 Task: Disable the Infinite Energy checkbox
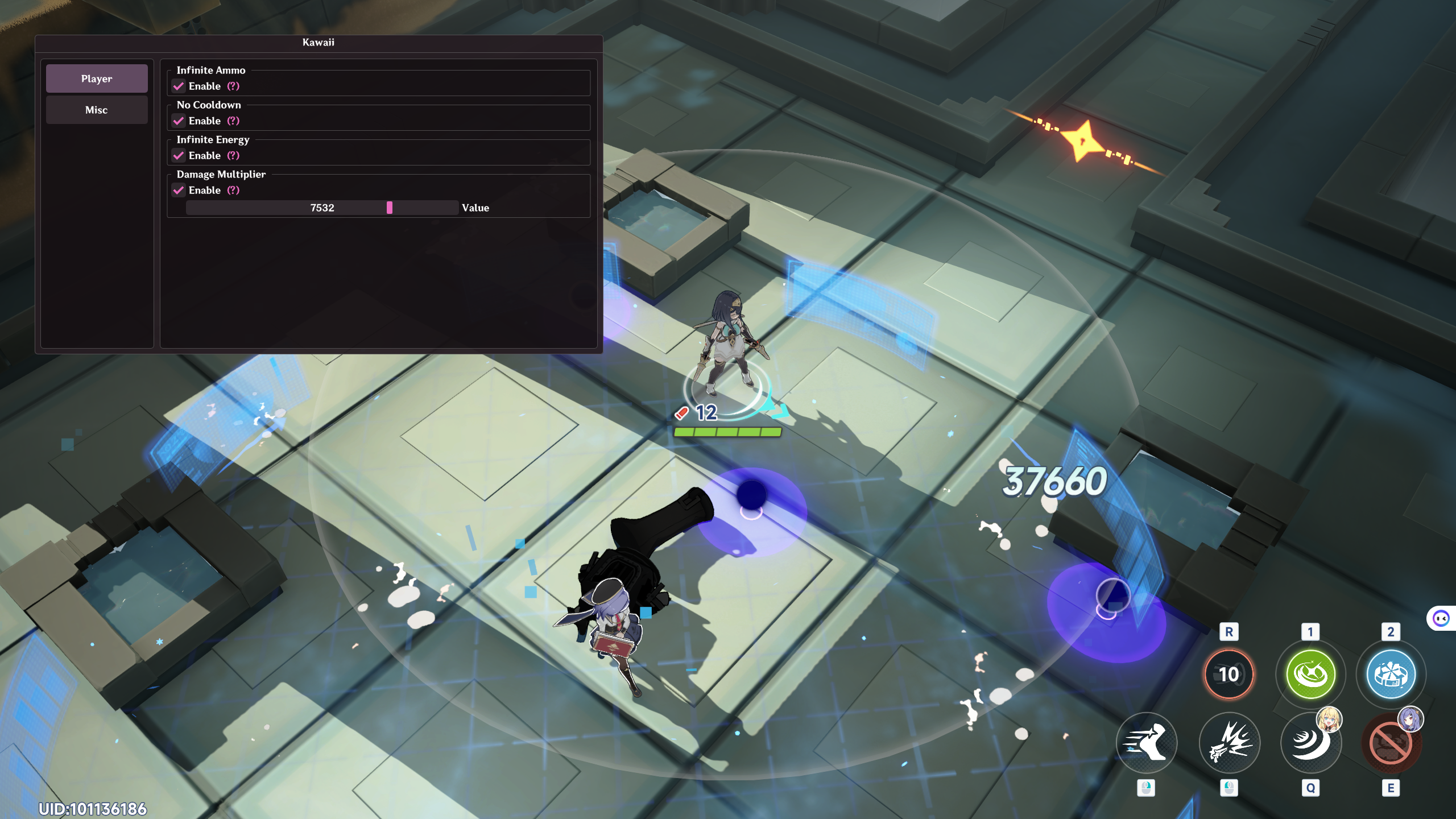(x=179, y=156)
